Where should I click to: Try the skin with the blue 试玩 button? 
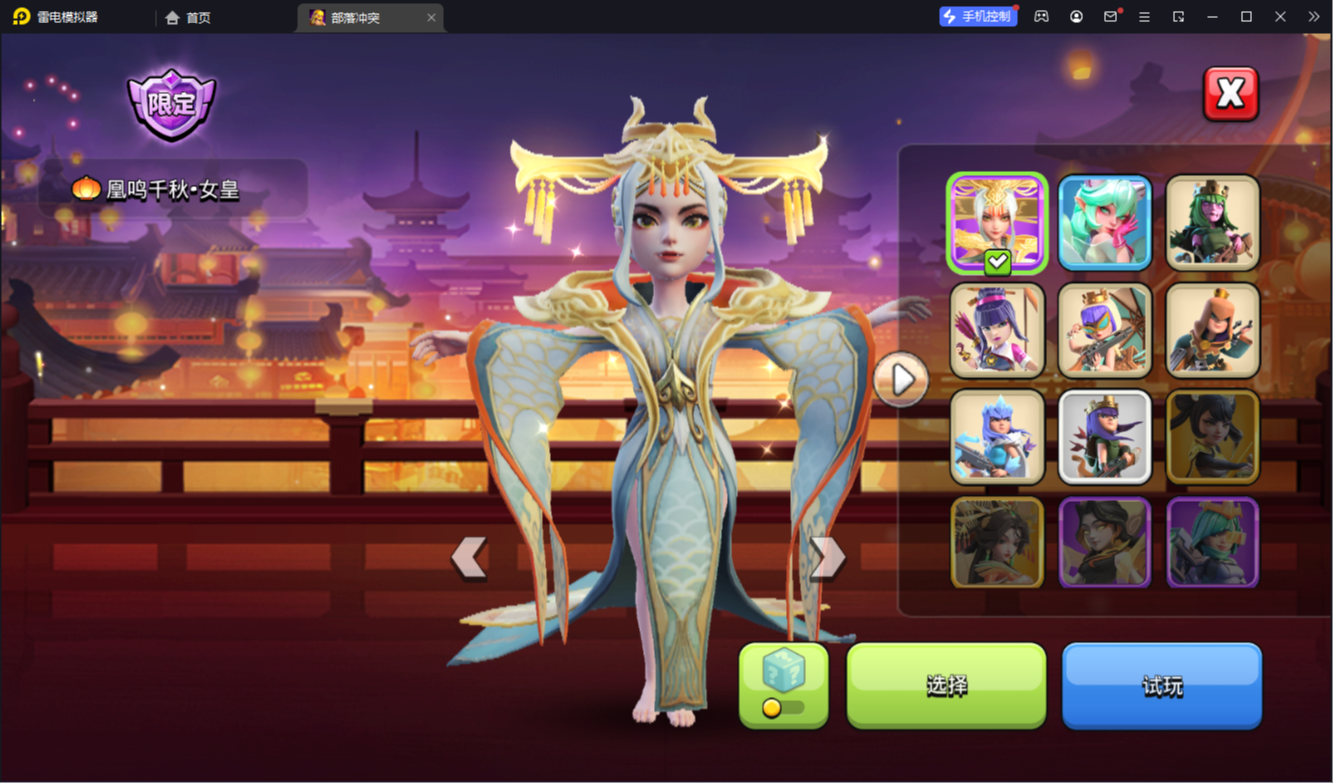[1161, 686]
